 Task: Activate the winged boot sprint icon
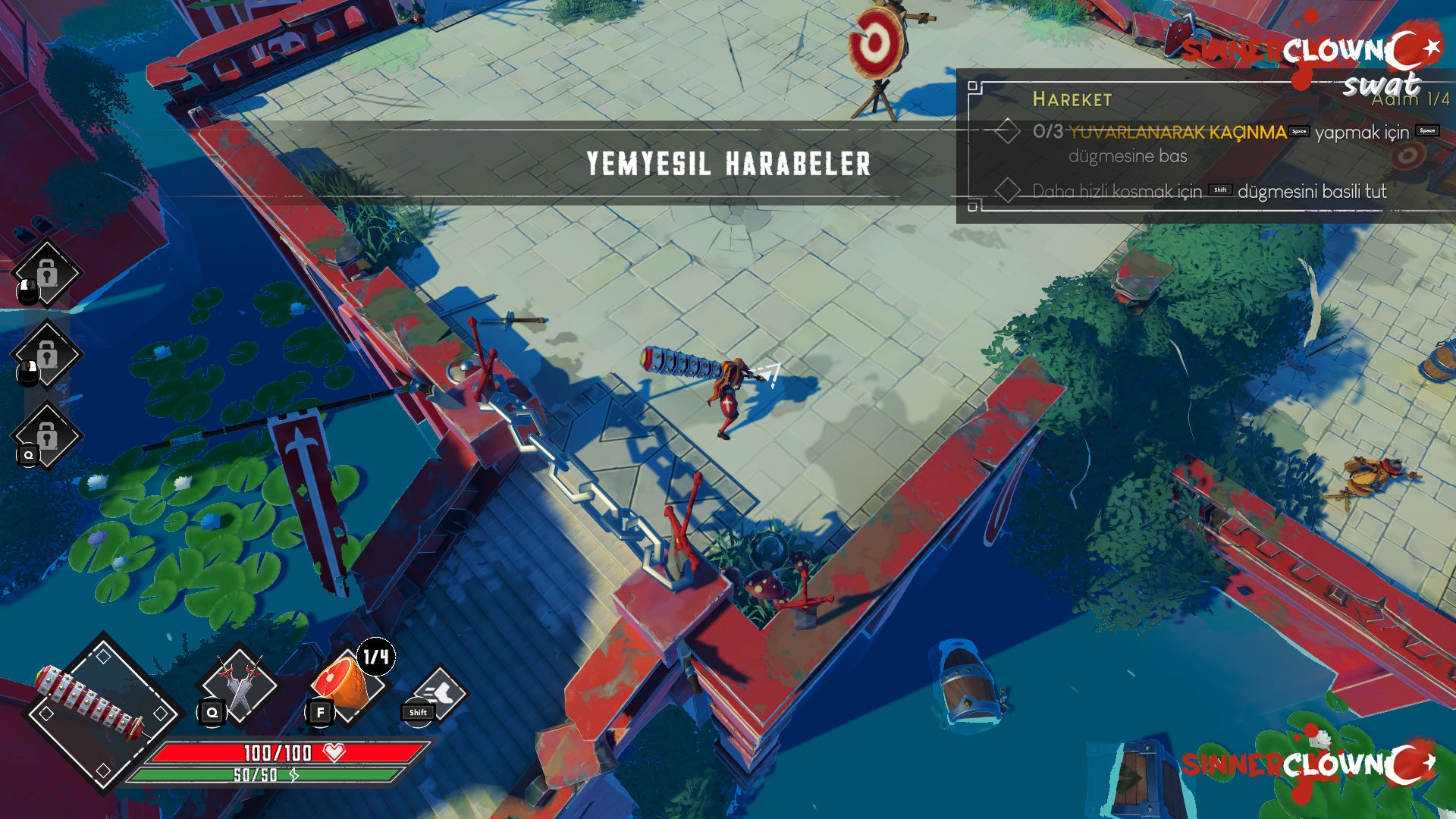[440, 693]
